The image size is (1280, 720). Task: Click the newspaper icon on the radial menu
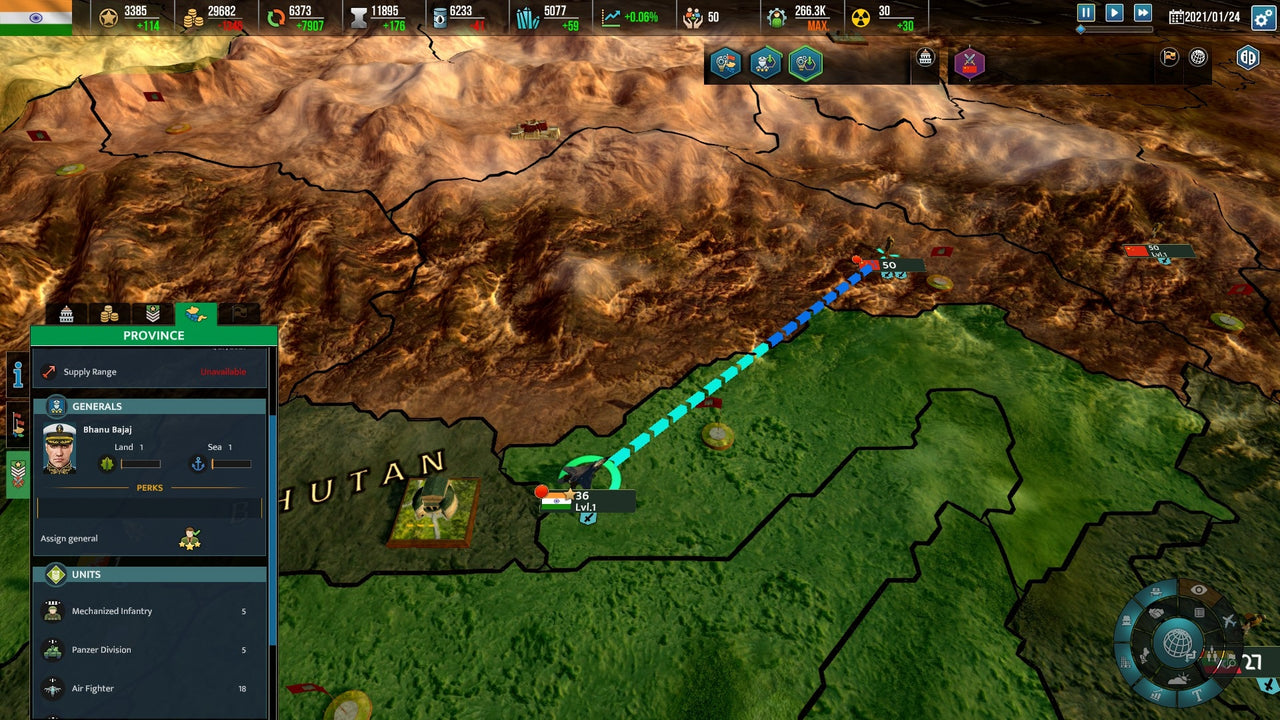[x=1199, y=612]
